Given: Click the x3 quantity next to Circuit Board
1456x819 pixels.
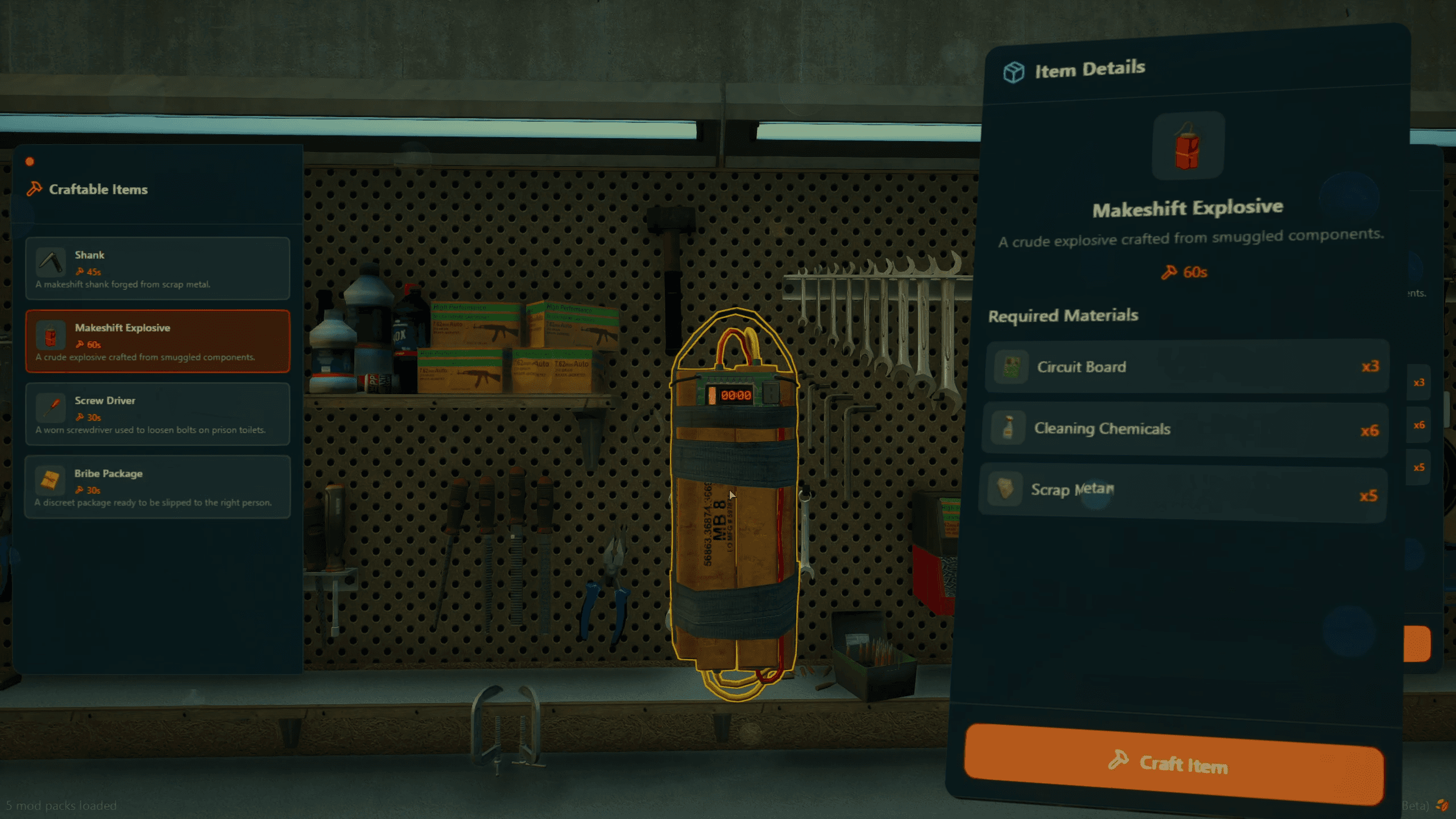Looking at the screenshot, I should tap(1371, 366).
